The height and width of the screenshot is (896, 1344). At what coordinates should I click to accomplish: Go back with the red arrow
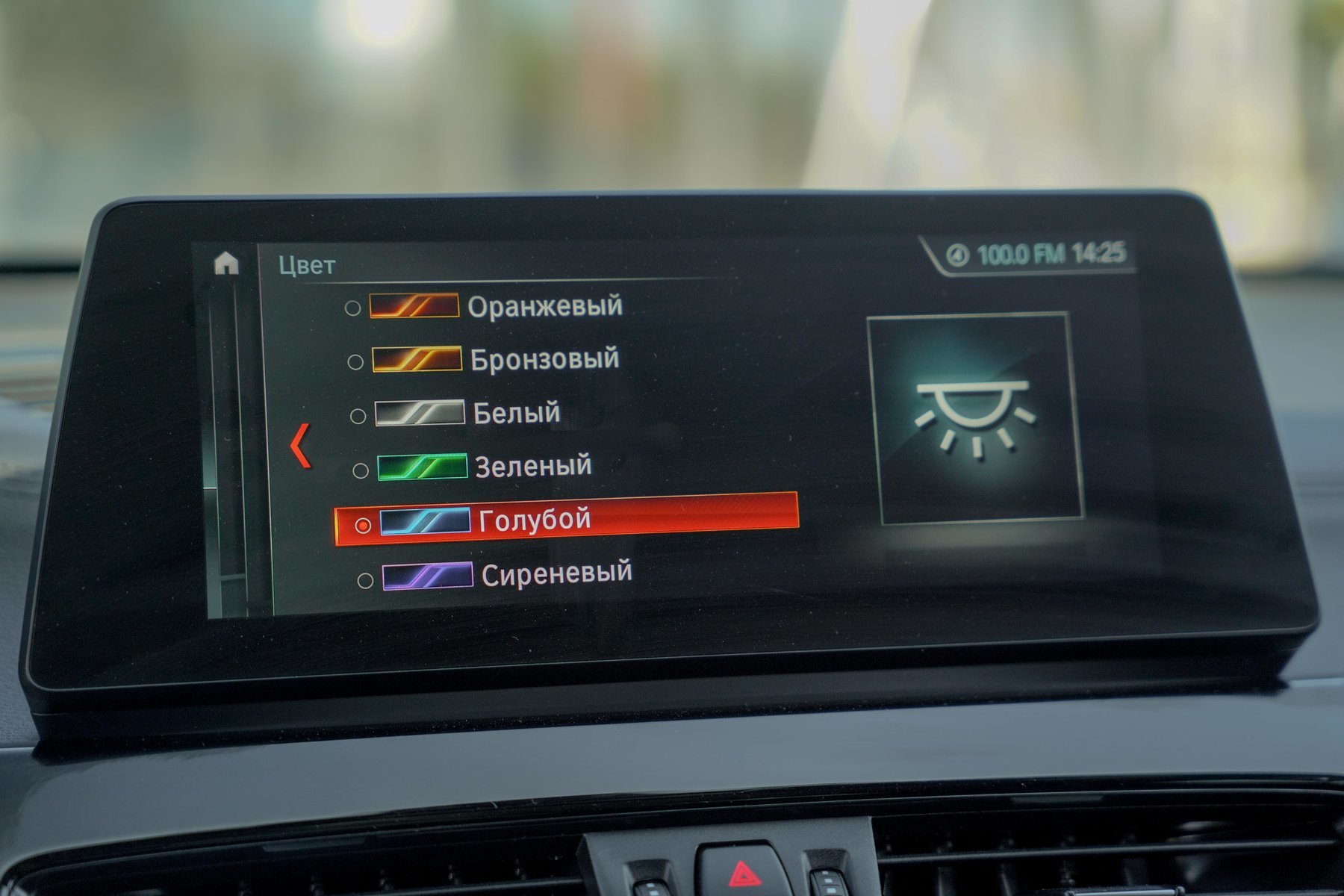coord(300,446)
